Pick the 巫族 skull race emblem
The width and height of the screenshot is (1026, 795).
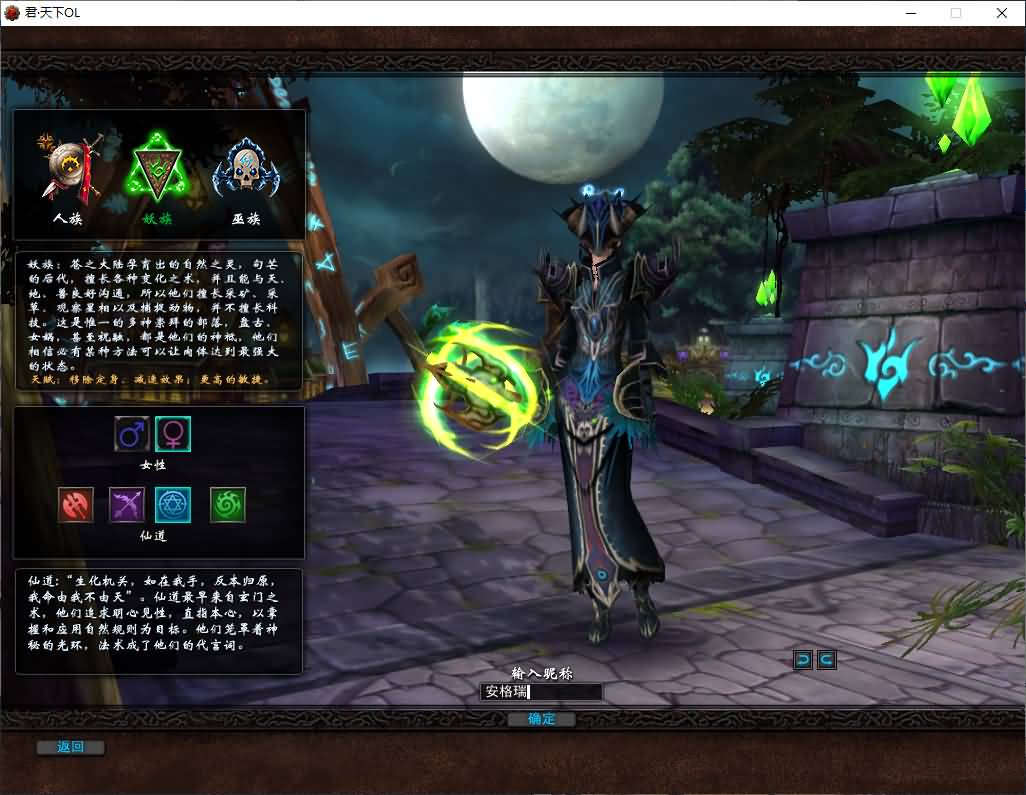click(x=245, y=168)
